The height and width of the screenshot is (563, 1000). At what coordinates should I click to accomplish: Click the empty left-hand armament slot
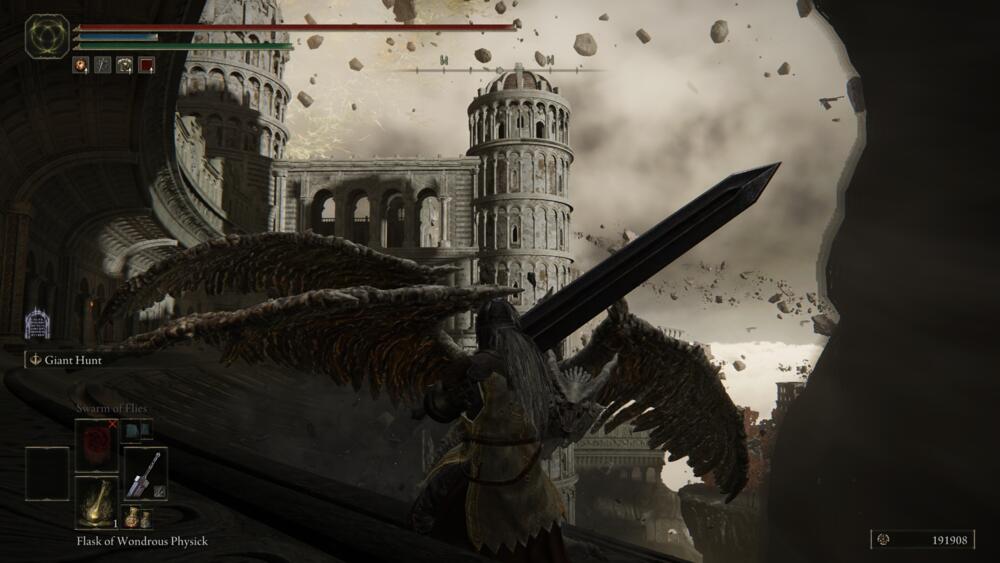47,473
